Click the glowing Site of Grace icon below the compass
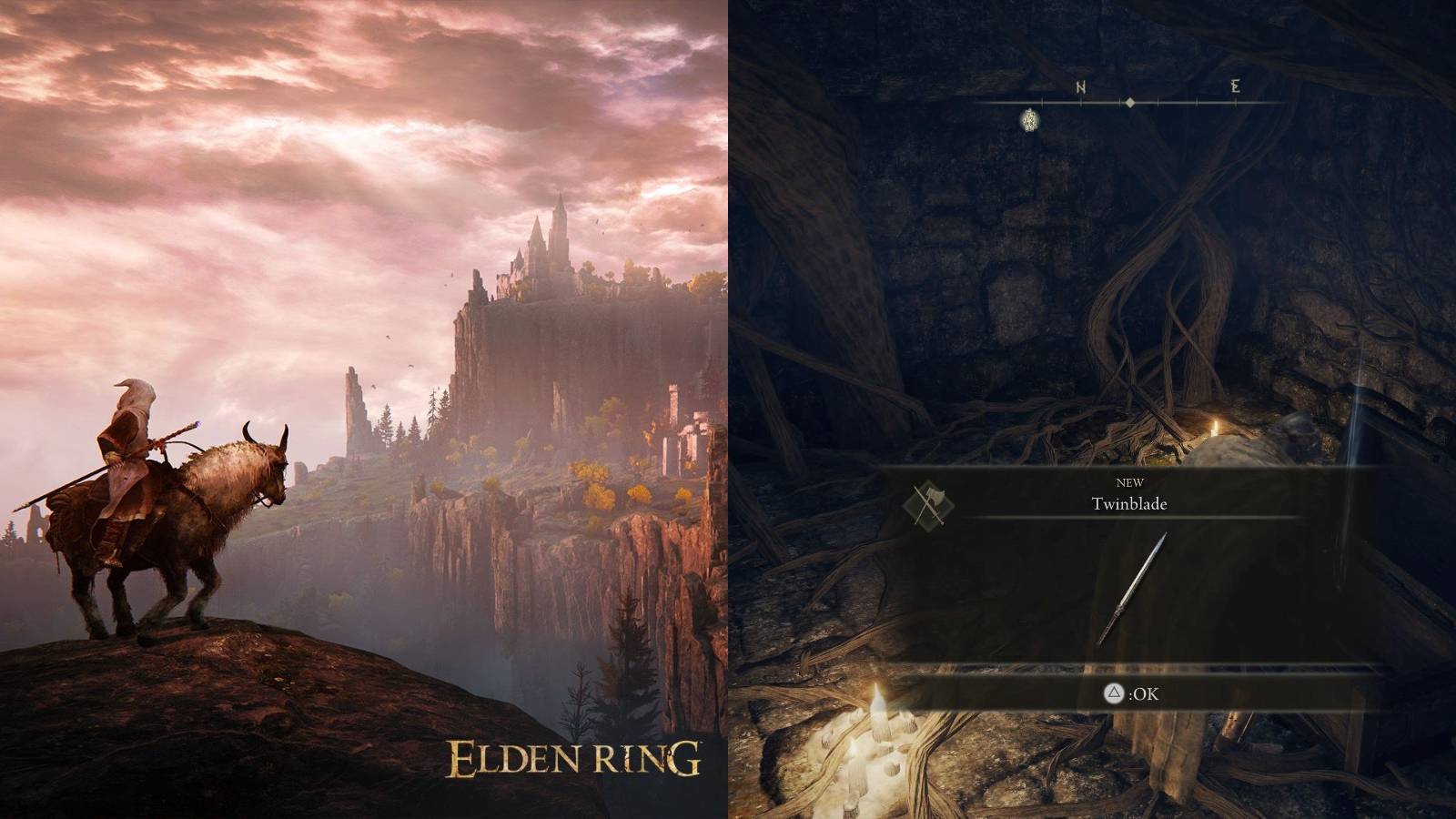1456x819 pixels. tap(1029, 119)
